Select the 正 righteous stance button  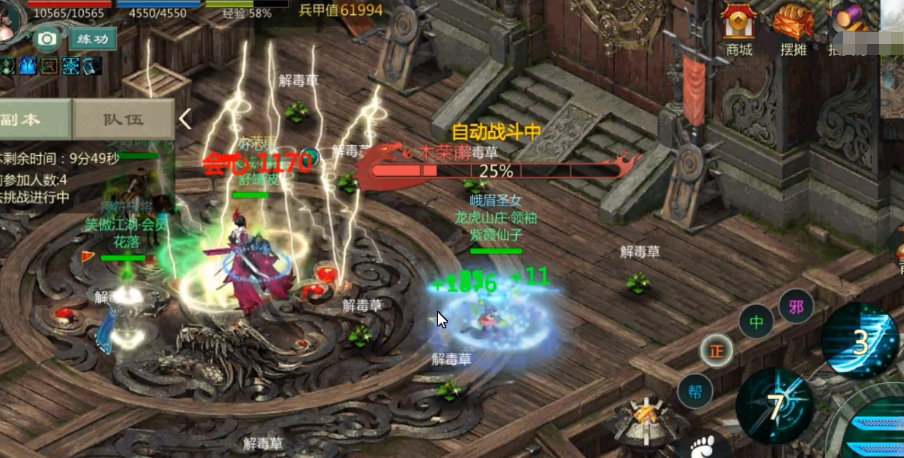716,349
